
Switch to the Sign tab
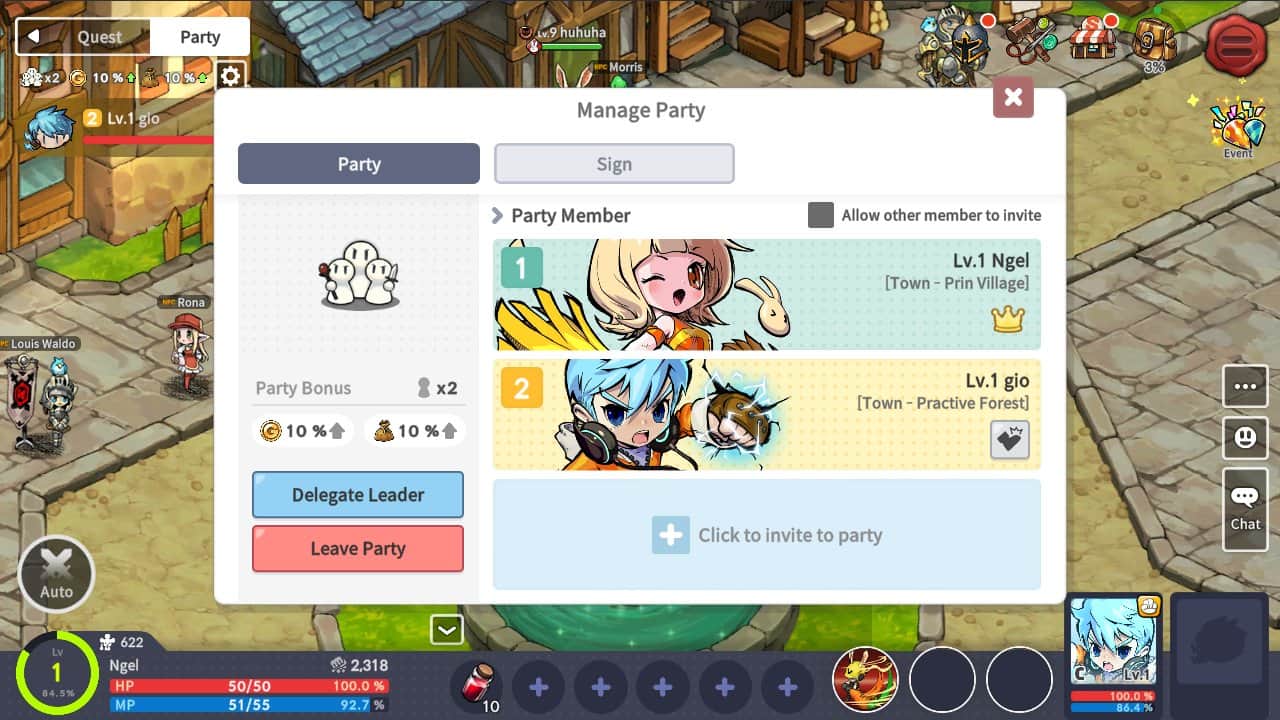pos(614,164)
